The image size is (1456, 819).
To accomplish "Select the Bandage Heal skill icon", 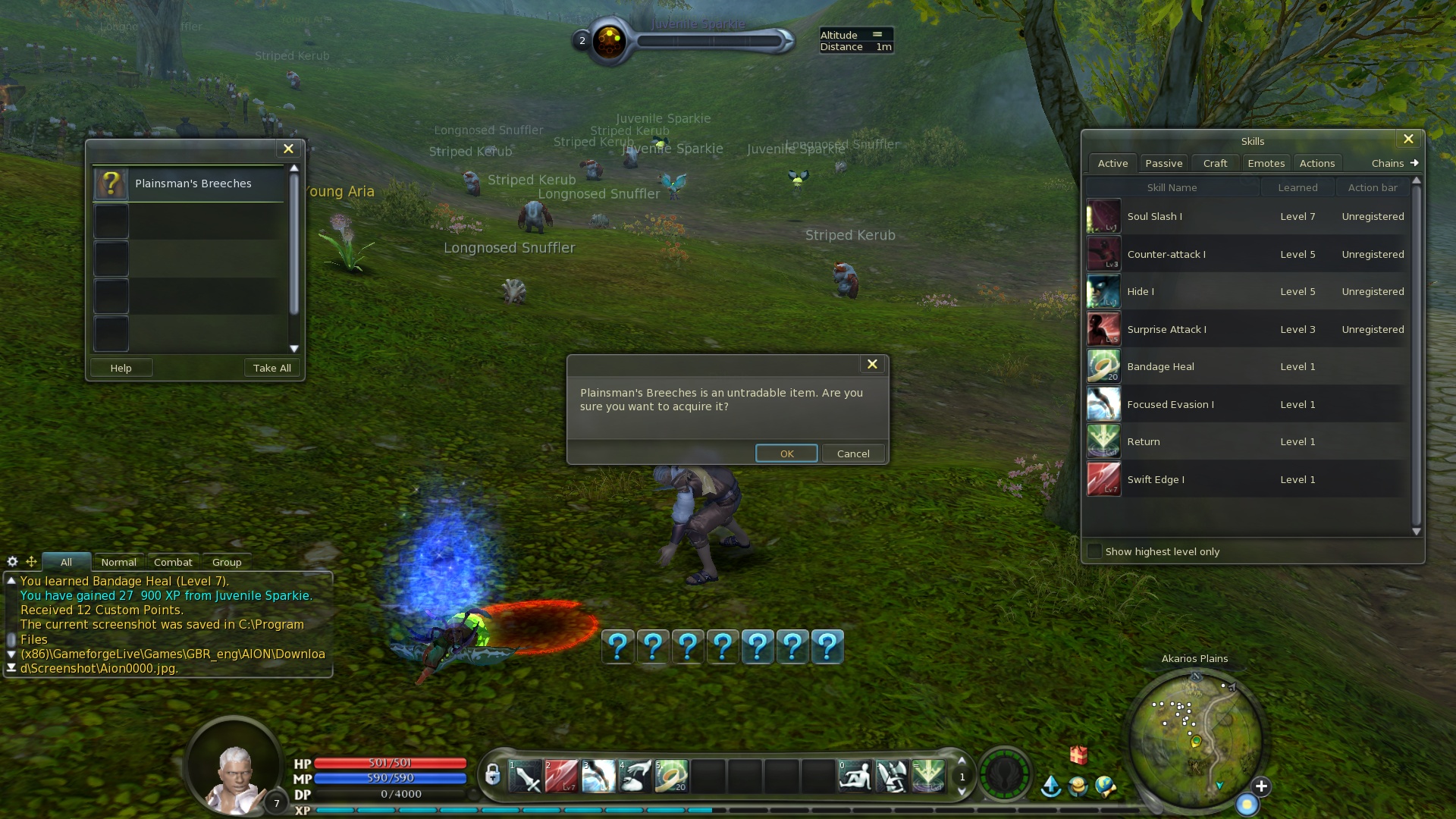I will pyautogui.click(x=1103, y=366).
